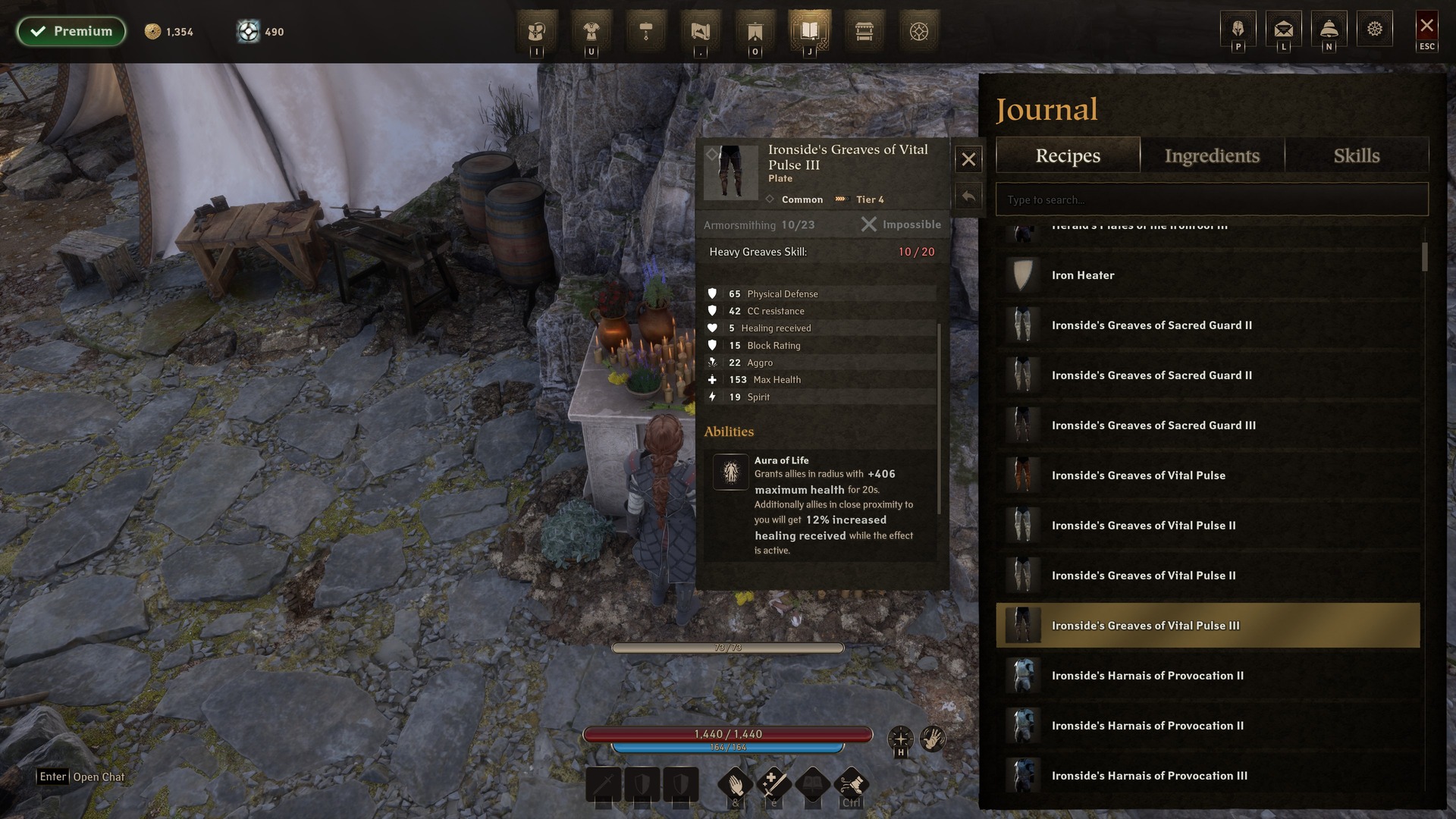1456x819 pixels.
Task: Close the recipe detail panel
Action: 968,159
